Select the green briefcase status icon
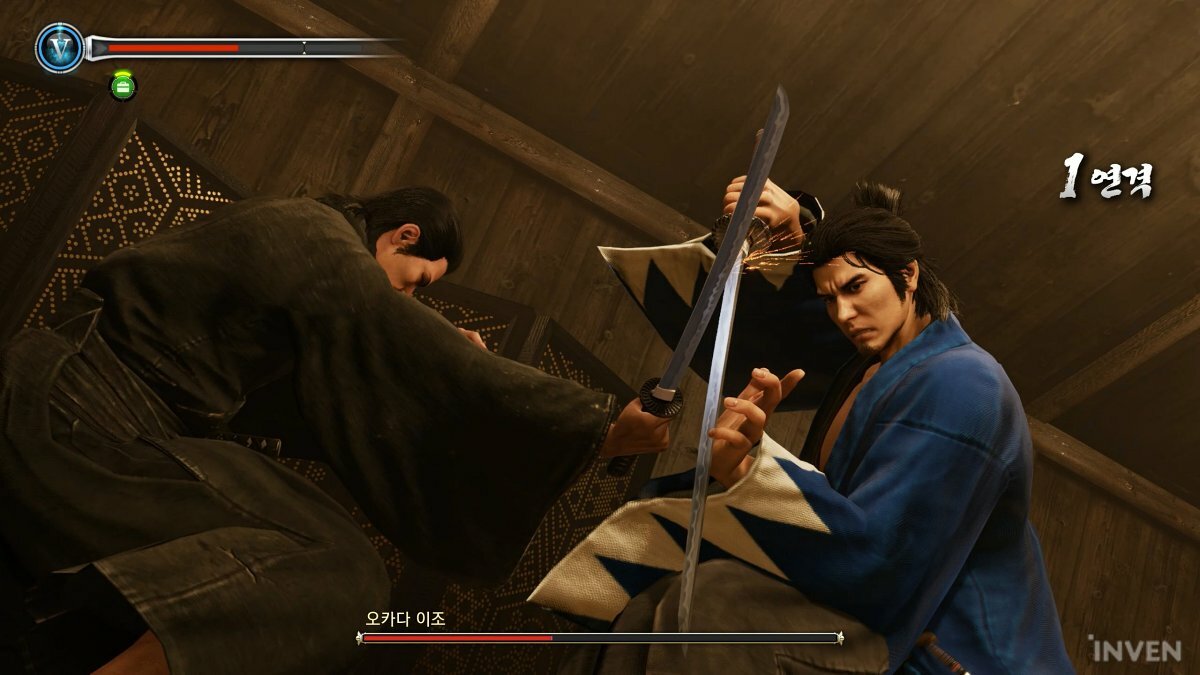1200x675 pixels. (x=123, y=86)
